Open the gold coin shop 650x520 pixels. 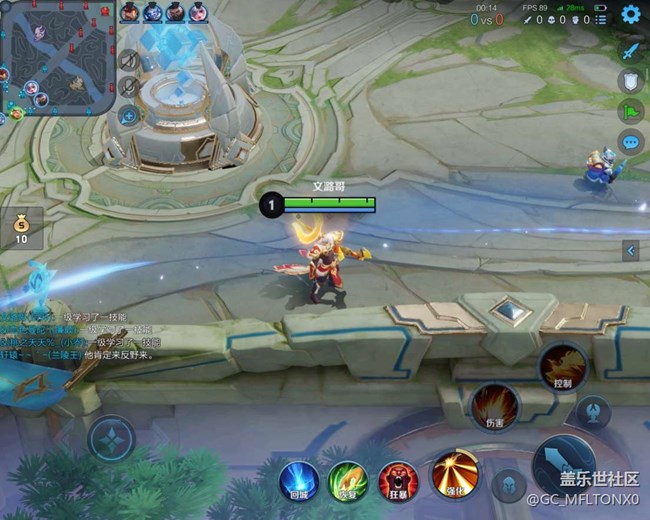pyautogui.click(x=22, y=228)
